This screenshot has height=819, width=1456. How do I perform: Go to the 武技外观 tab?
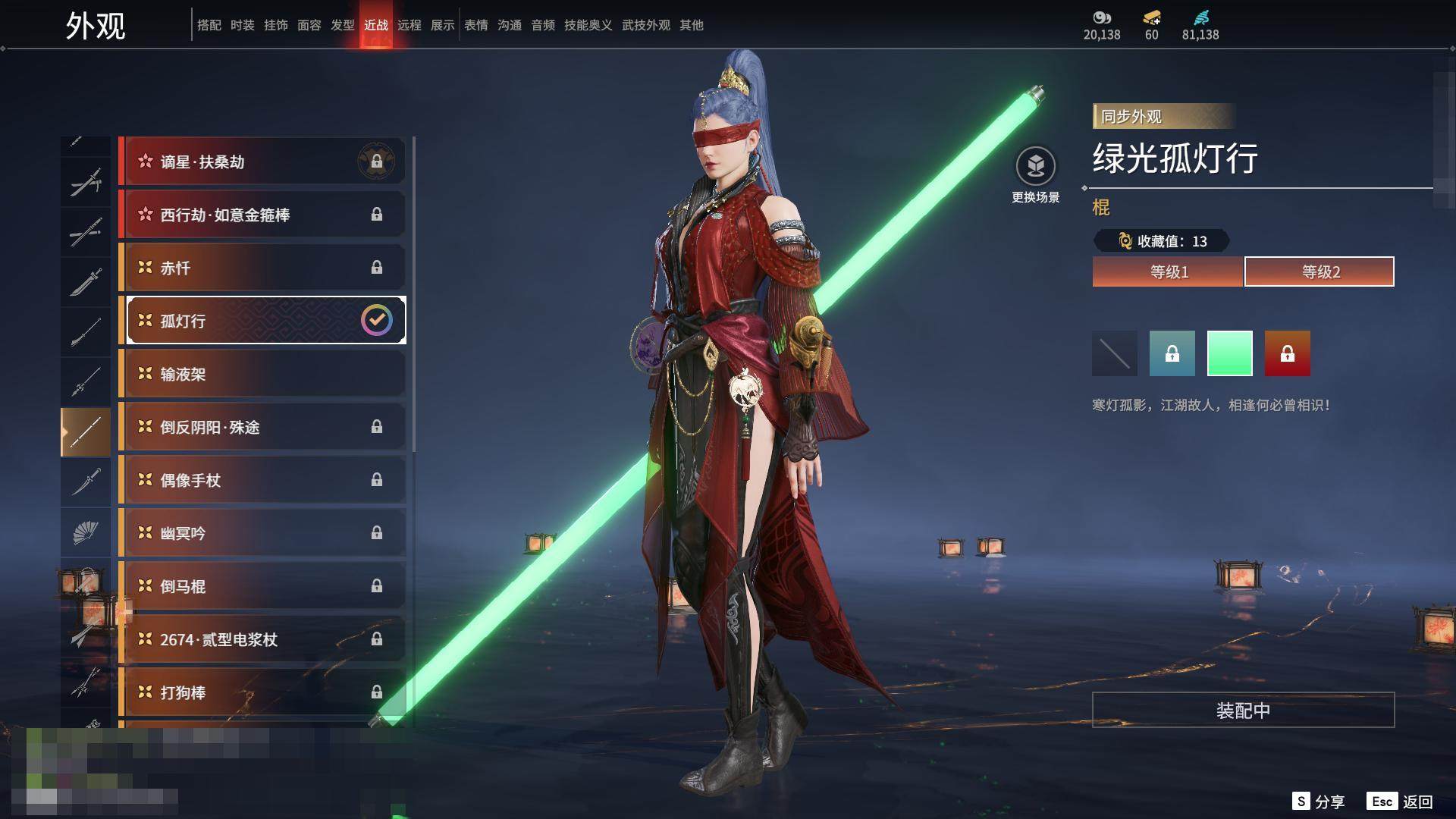pyautogui.click(x=646, y=25)
